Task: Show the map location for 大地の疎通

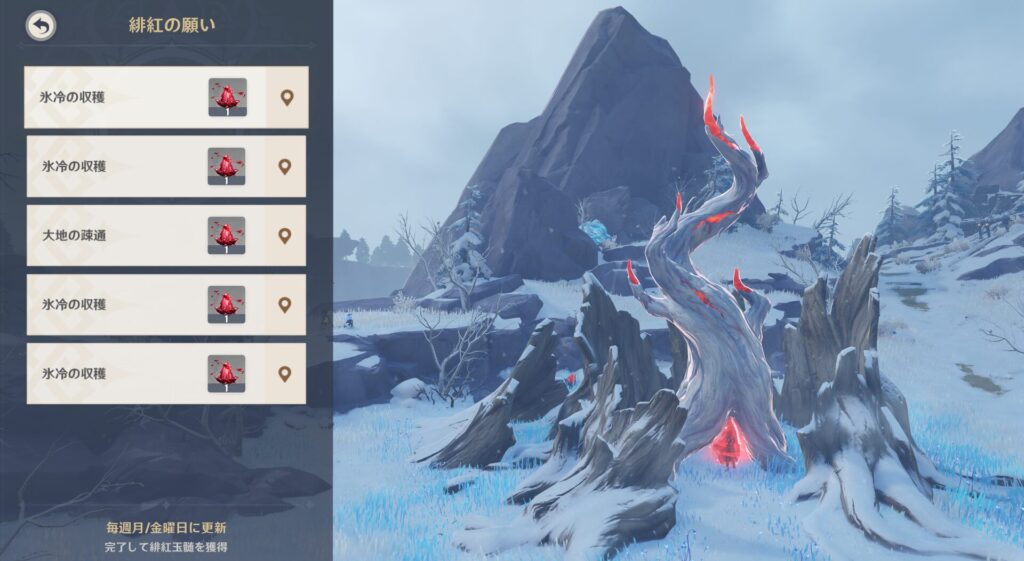Action: pyautogui.click(x=285, y=236)
